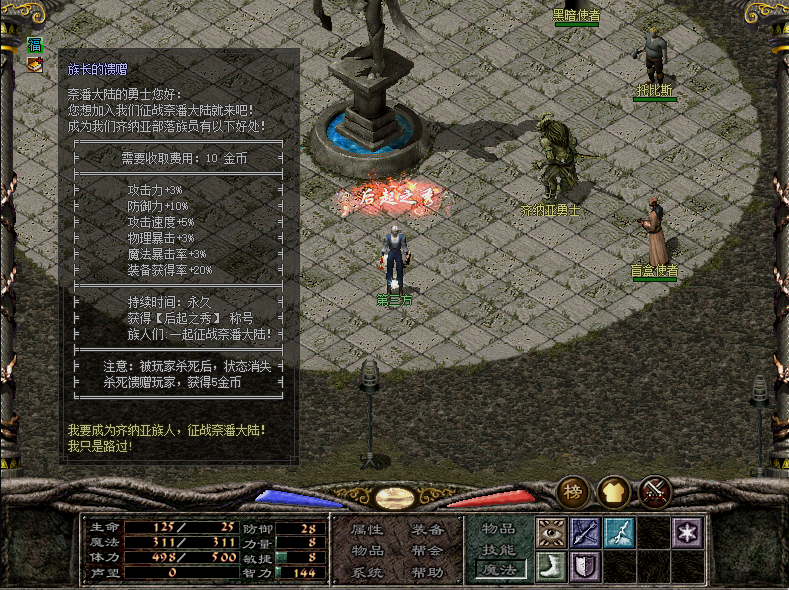Open the 系统 system menu
Viewport: 789px width, 590px height.
368,573
